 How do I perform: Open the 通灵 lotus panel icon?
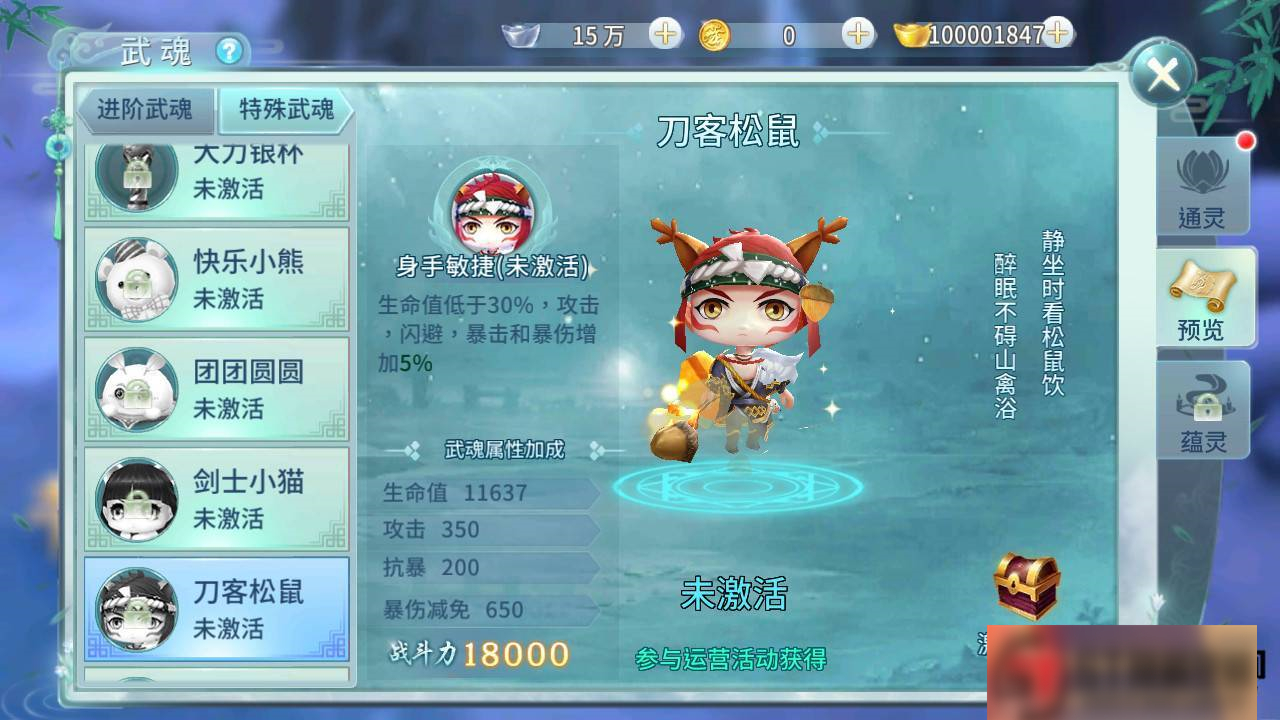pos(1203,186)
